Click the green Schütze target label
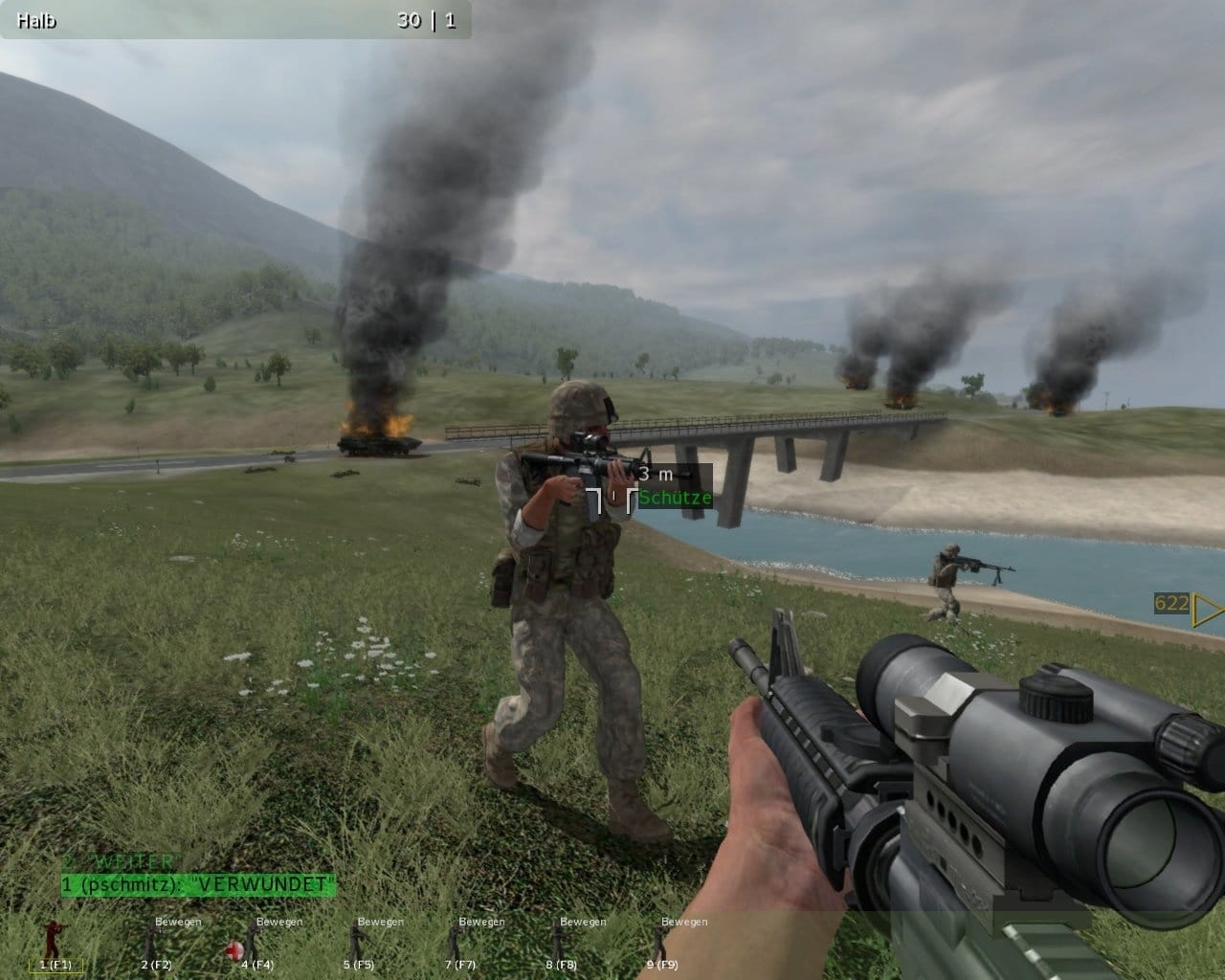Screen dimensions: 1225x980 pos(676,499)
